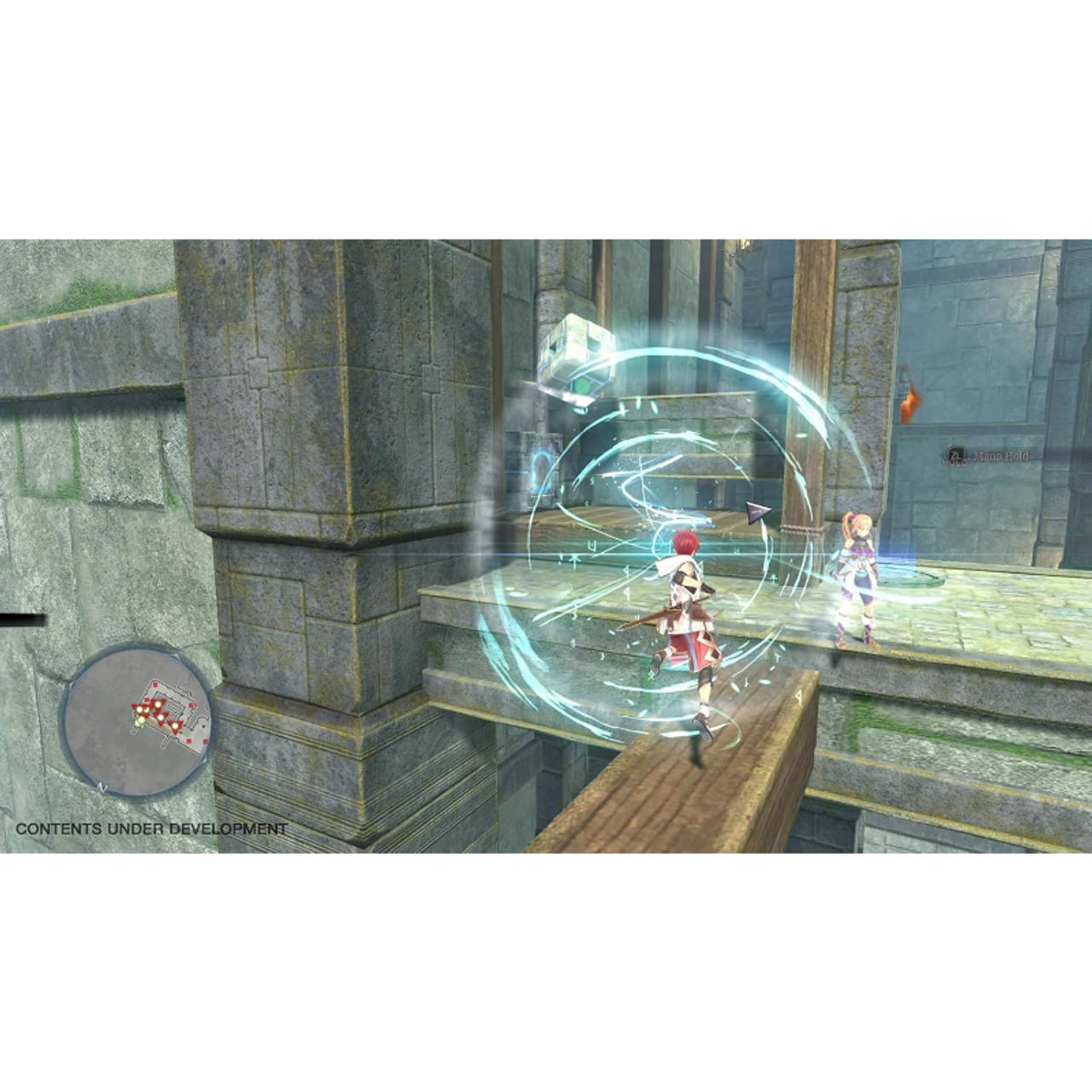Image resolution: width=1092 pixels, height=1092 pixels.
Task: Click the ZL button prompt icon
Action: [x=956, y=454]
